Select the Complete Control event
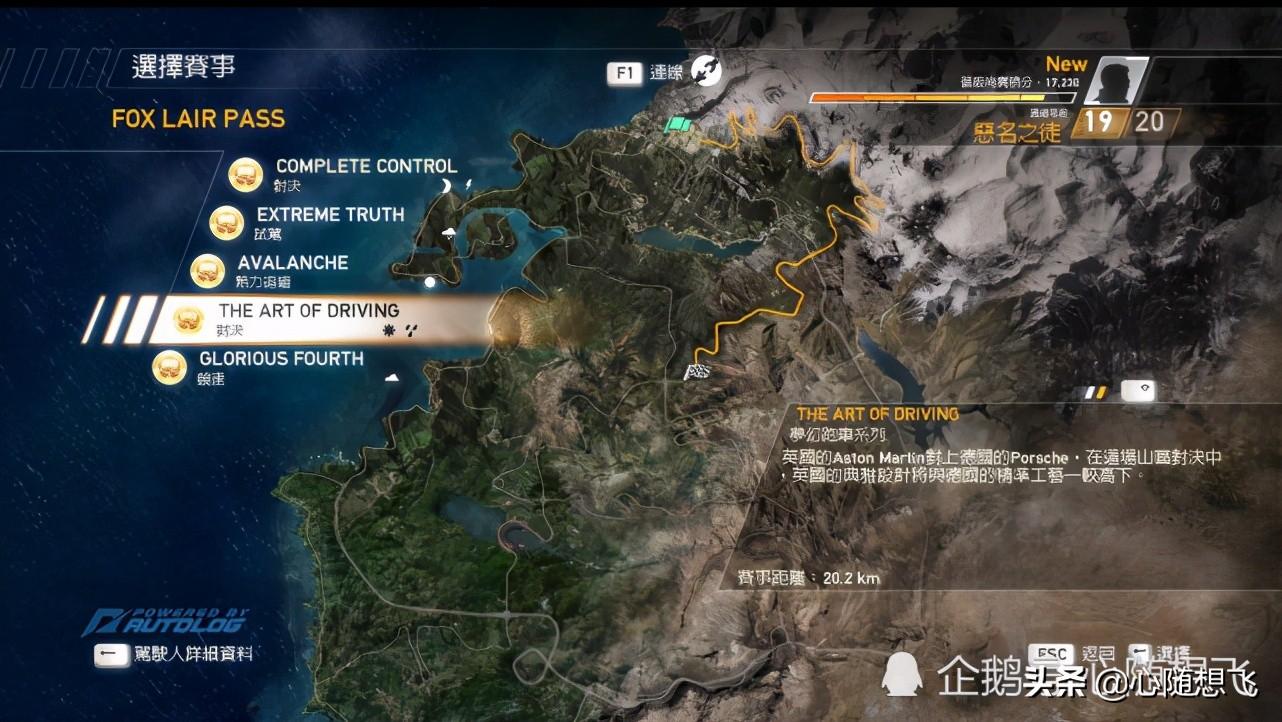 tap(365, 167)
